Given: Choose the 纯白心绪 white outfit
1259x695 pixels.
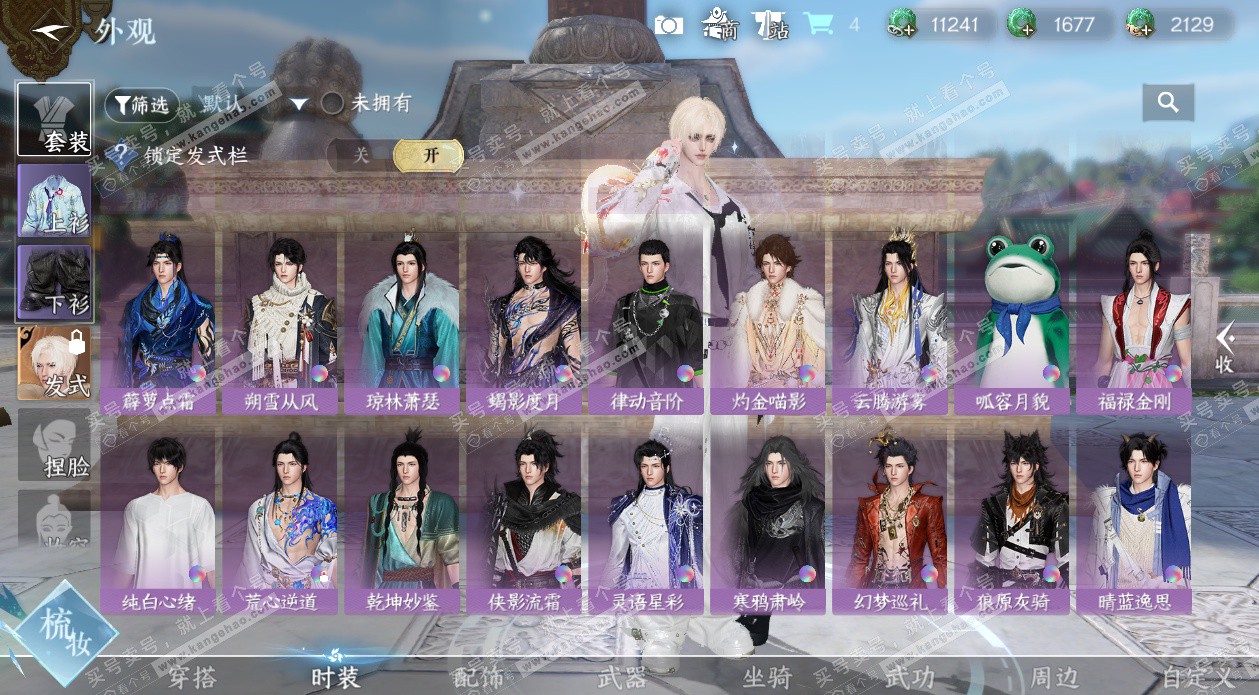Looking at the screenshot, I should tap(157, 520).
